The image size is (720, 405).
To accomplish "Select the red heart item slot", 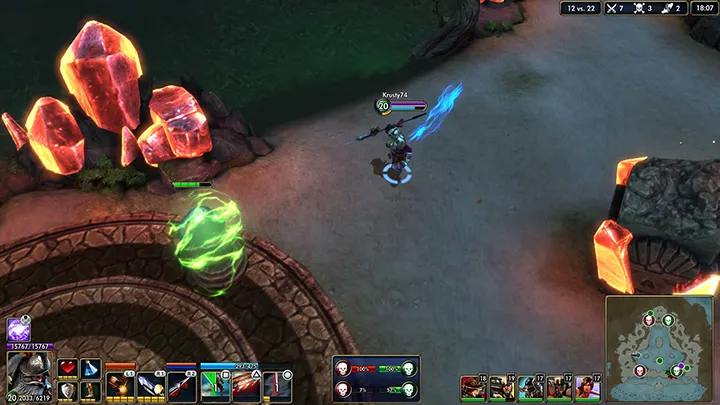I will pos(67,368).
